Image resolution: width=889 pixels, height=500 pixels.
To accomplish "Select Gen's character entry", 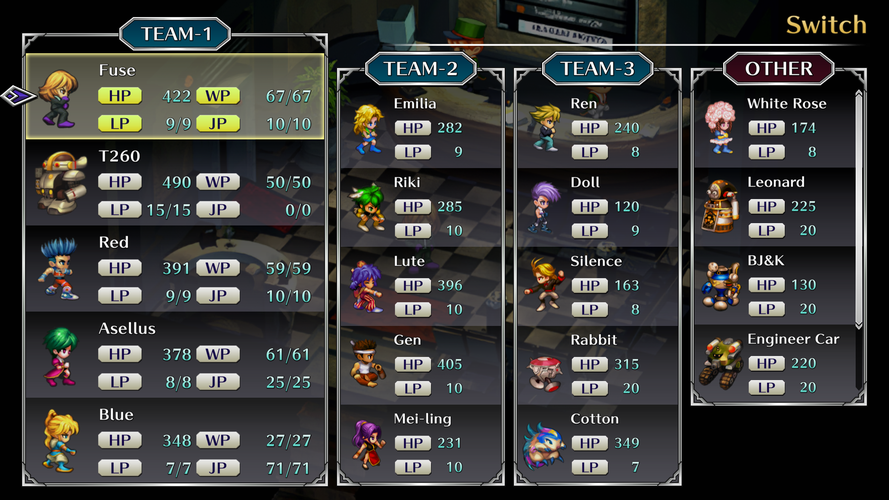I will pyautogui.click(x=420, y=363).
